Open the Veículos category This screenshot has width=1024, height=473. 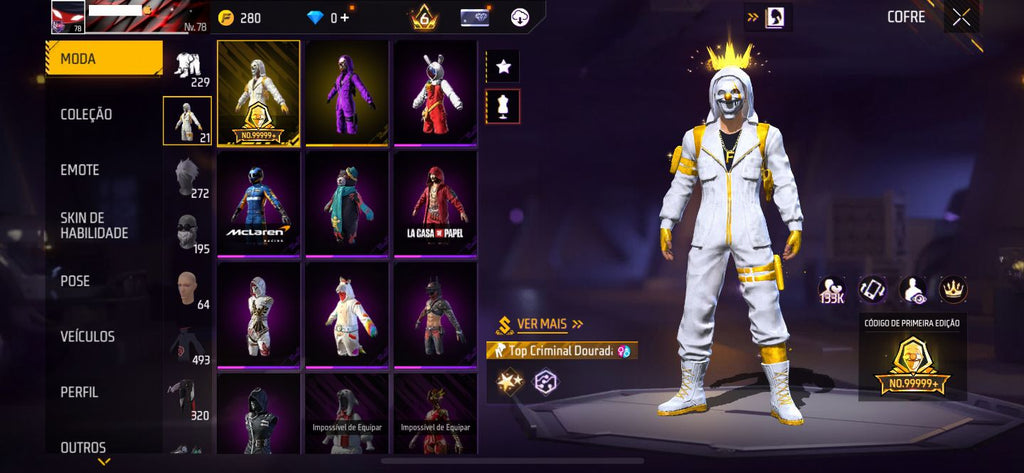coord(87,337)
